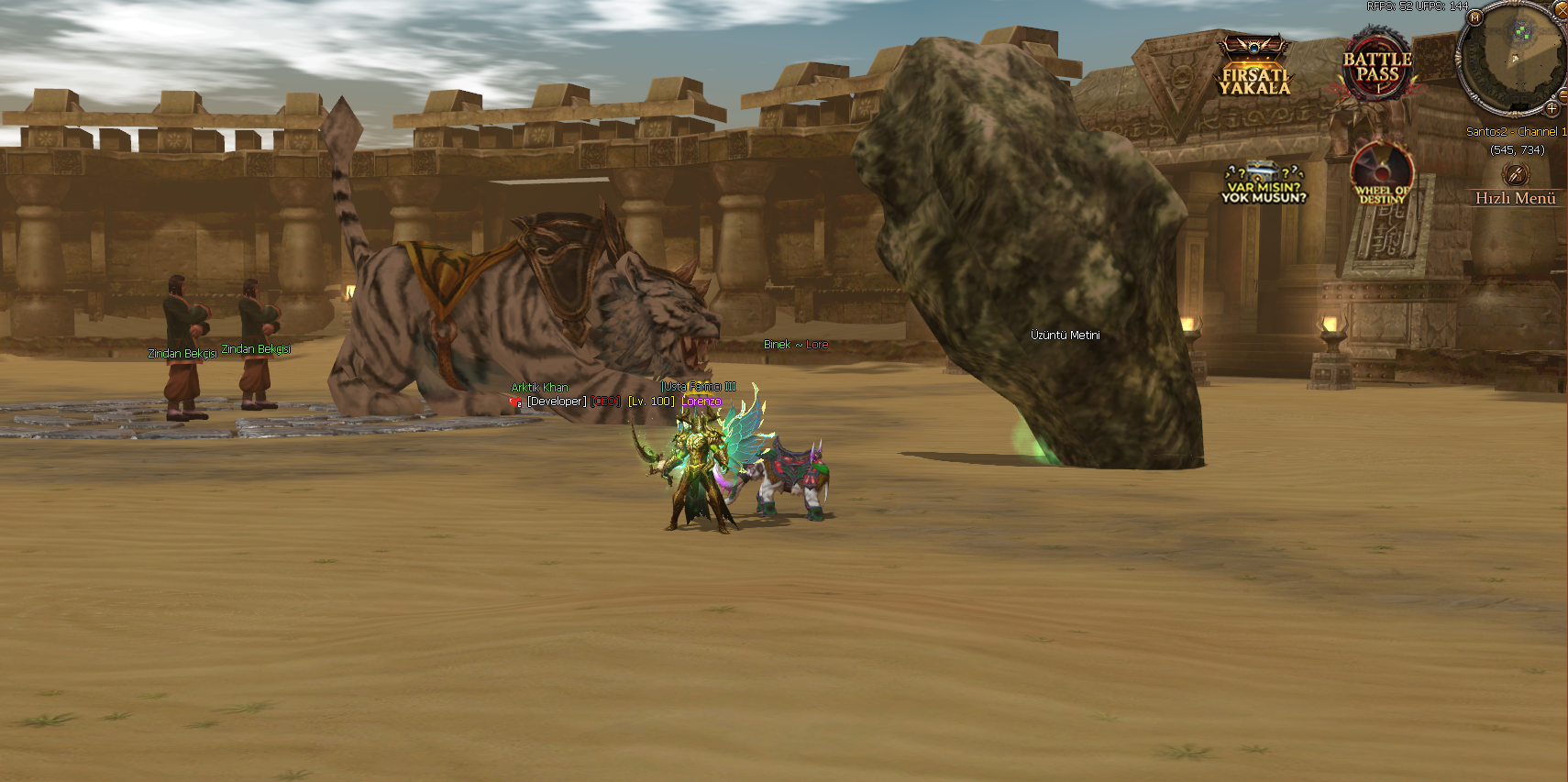Click the [Developer] title tag

(558, 402)
